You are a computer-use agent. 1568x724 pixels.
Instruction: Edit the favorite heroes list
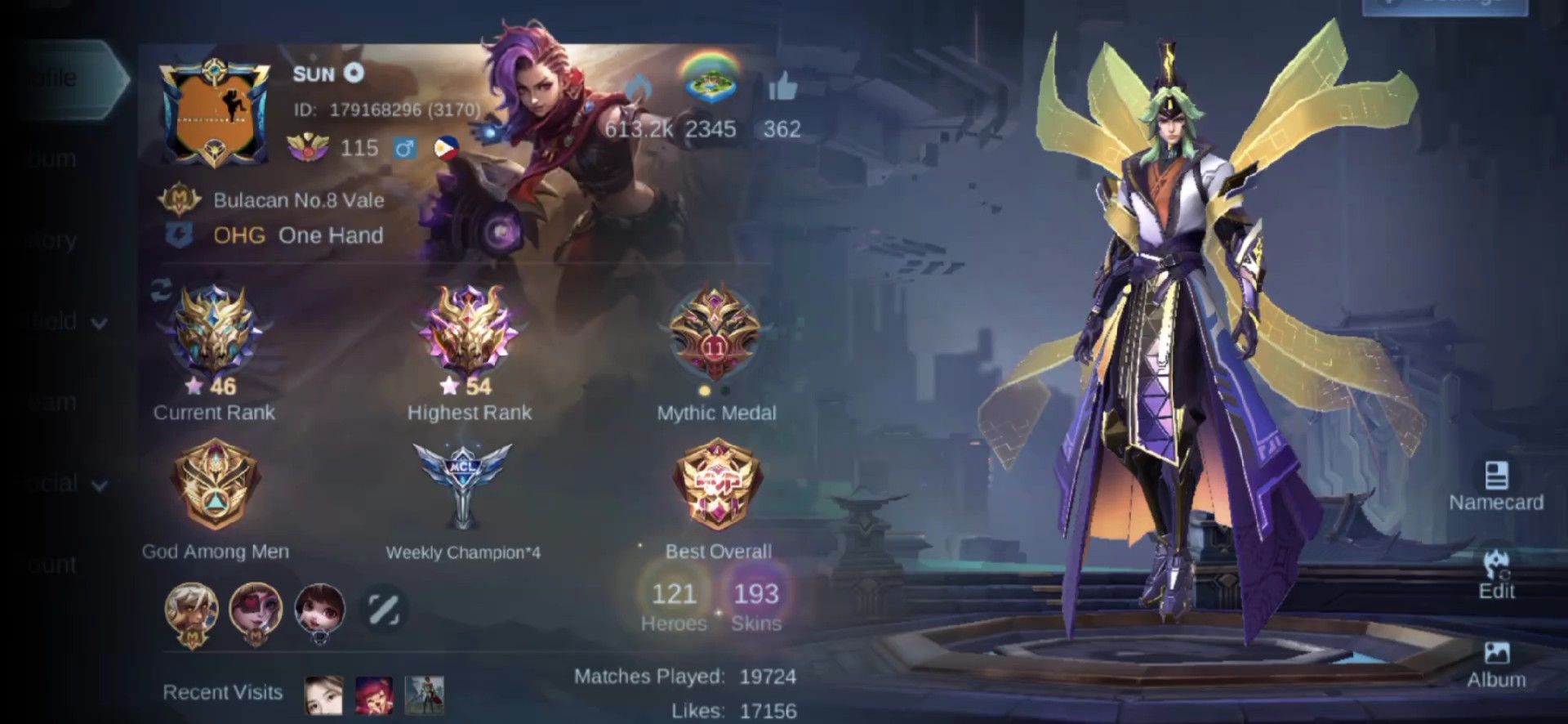coord(383,610)
